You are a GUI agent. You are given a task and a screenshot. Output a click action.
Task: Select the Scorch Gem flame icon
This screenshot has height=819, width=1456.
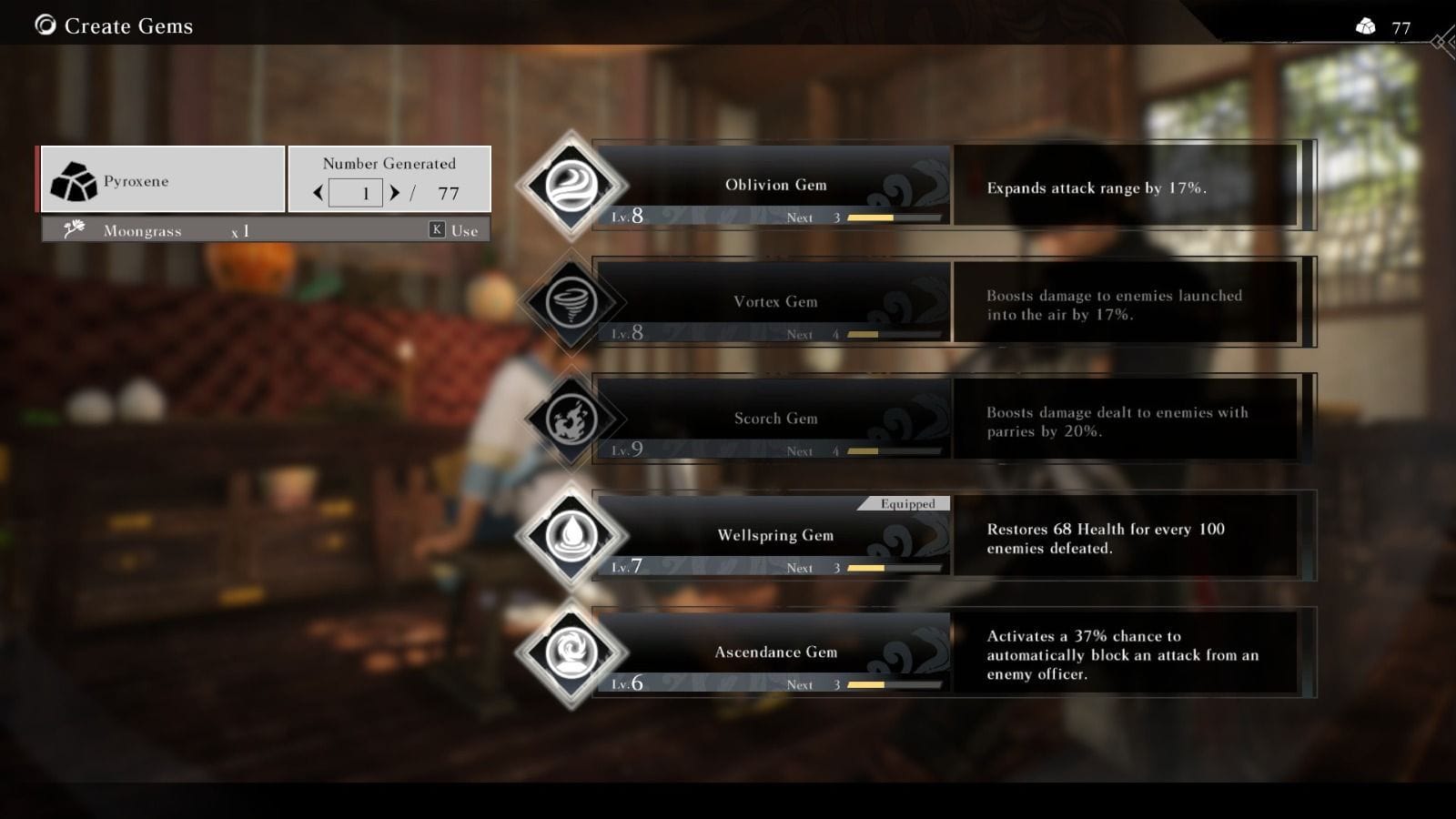571,418
